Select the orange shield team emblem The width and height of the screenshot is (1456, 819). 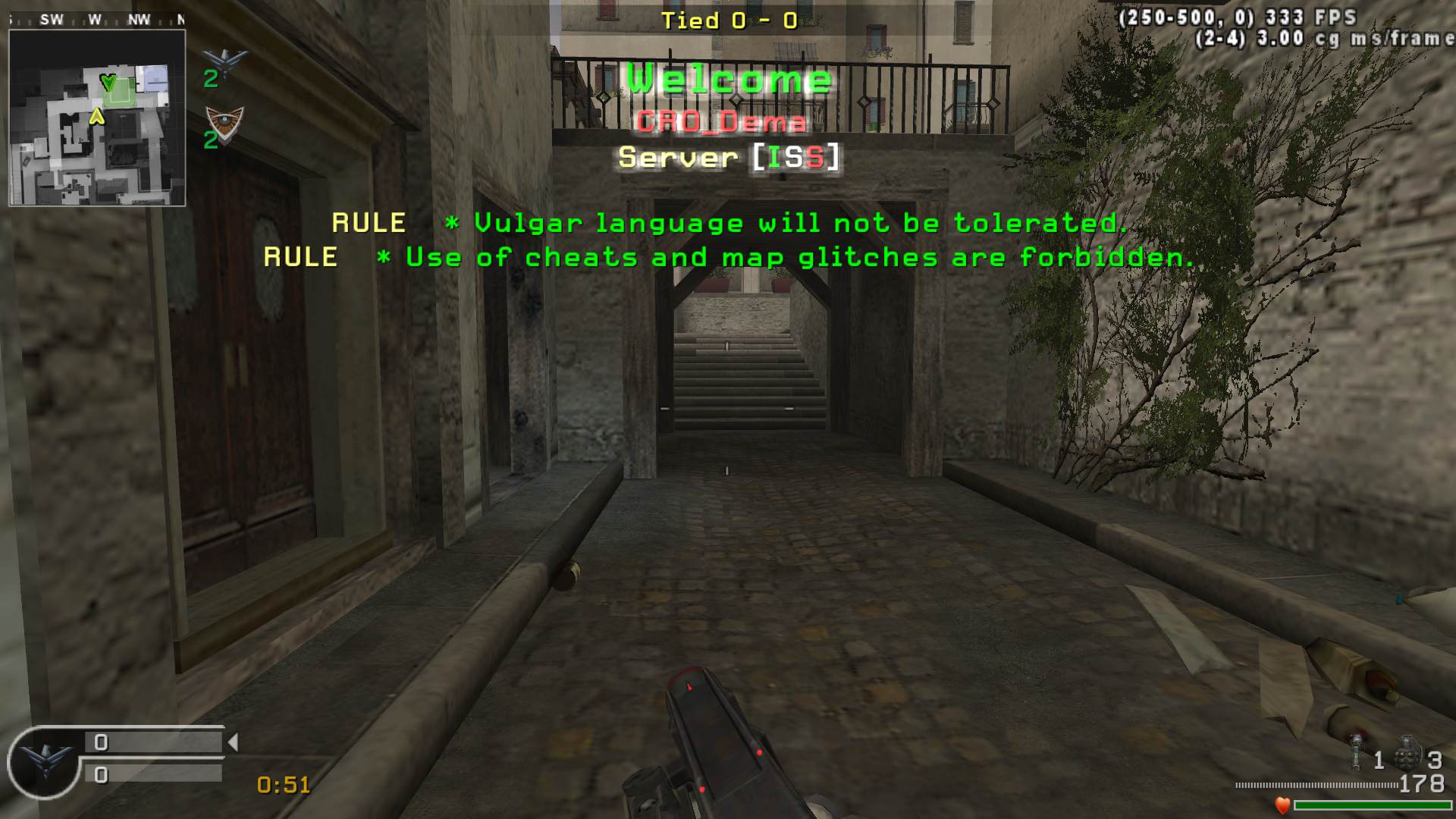225,121
